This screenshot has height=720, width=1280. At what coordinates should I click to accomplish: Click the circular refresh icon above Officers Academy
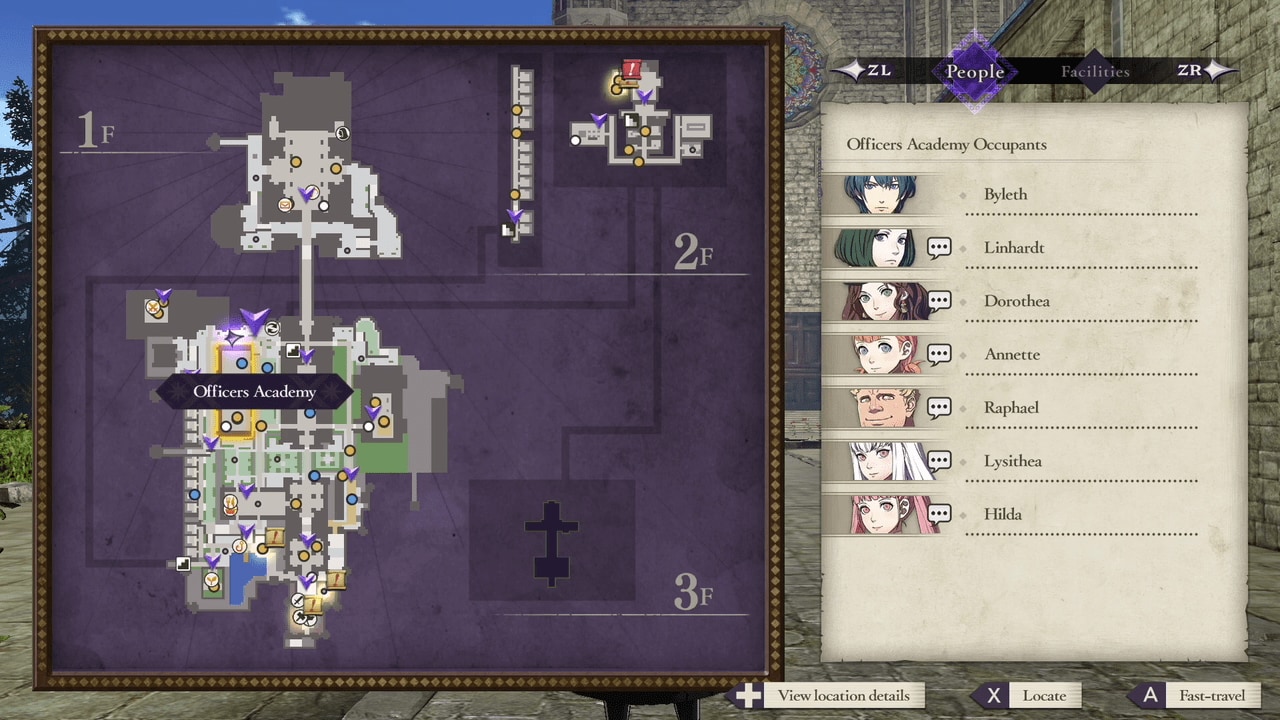tap(270, 329)
